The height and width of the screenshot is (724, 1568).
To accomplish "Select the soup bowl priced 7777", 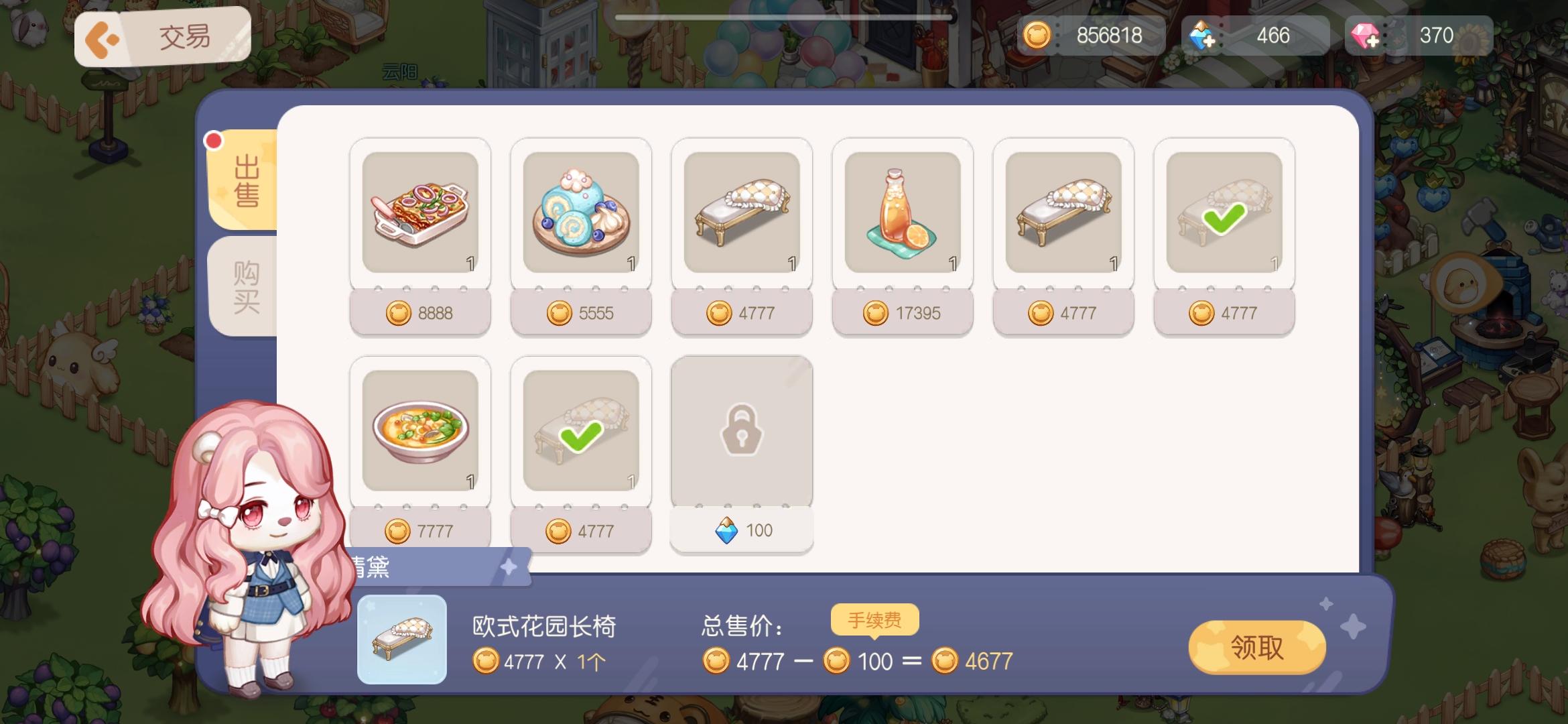I will click(x=420, y=432).
